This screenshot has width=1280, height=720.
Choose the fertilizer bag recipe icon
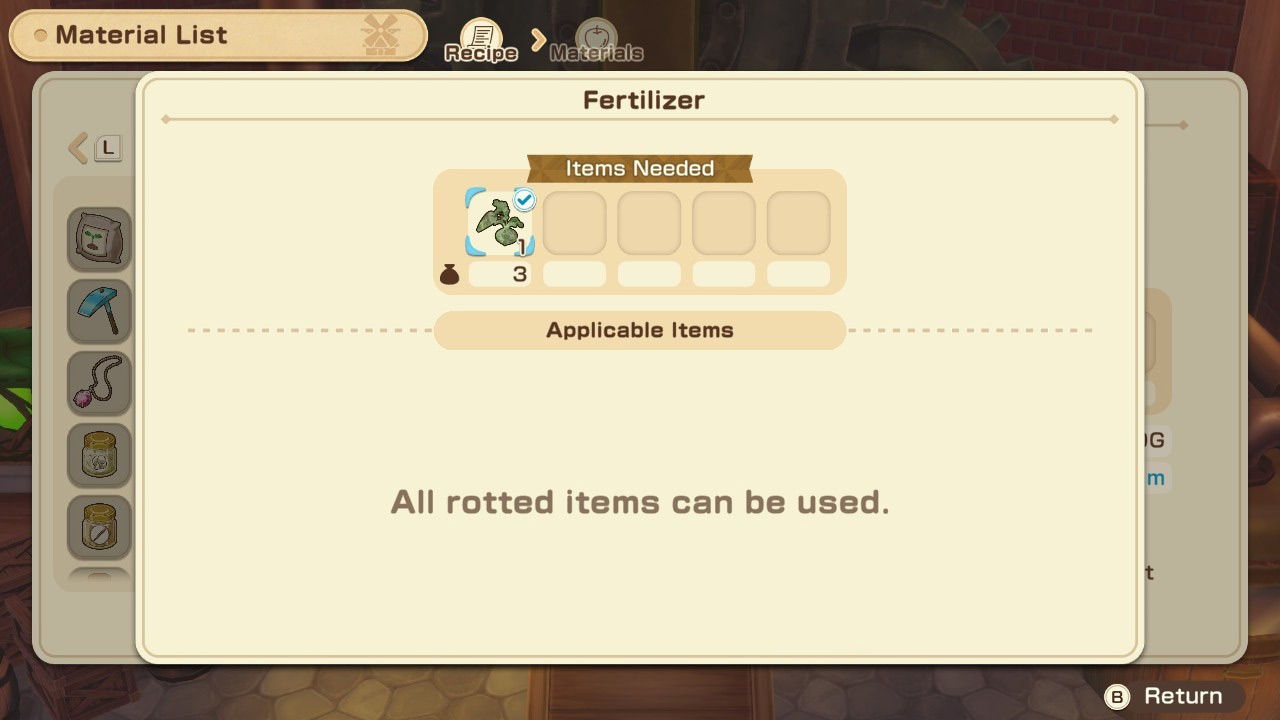[99, 239]
